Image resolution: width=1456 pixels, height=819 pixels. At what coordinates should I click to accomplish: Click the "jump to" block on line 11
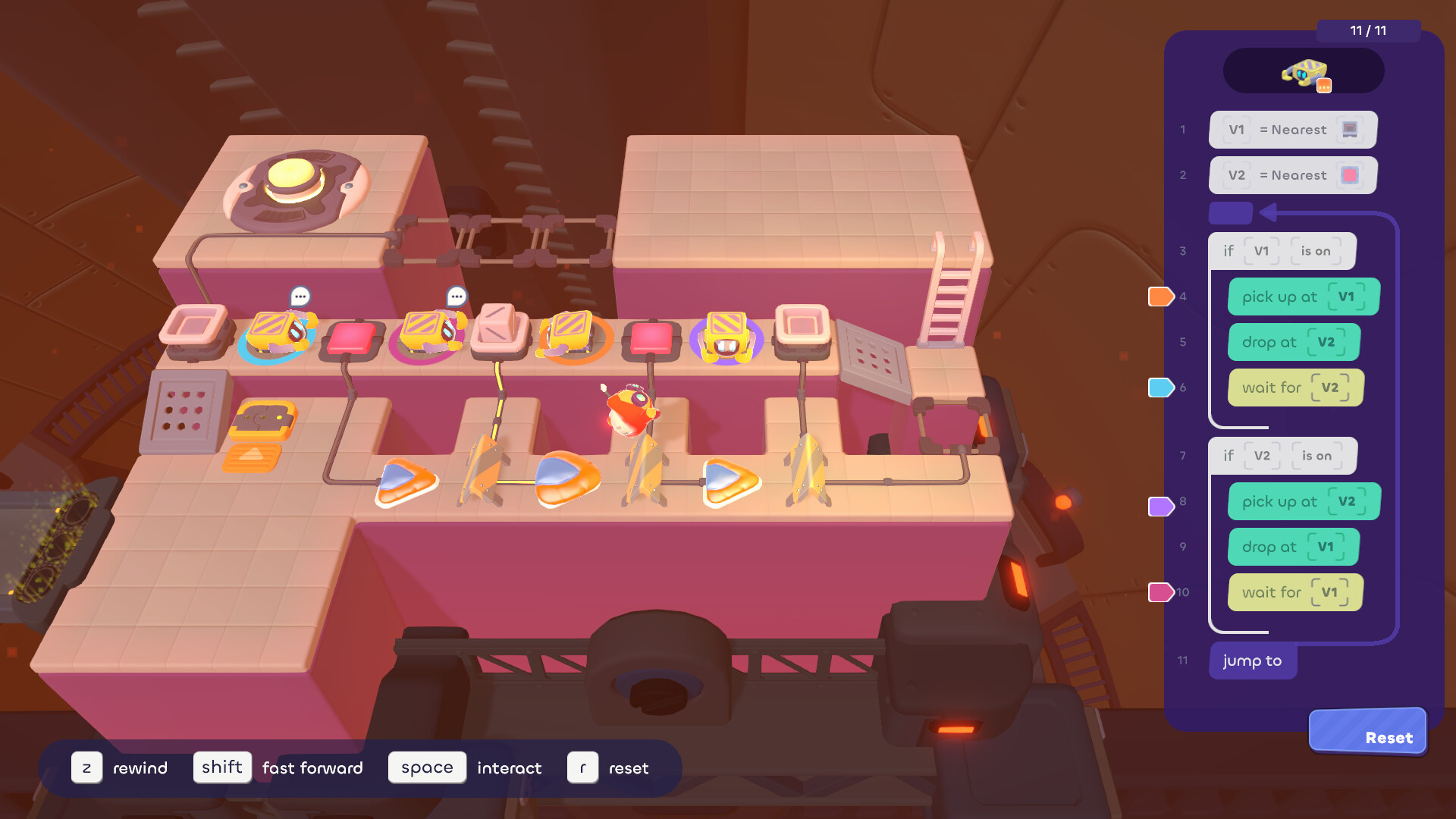[x=1252, y=661]
